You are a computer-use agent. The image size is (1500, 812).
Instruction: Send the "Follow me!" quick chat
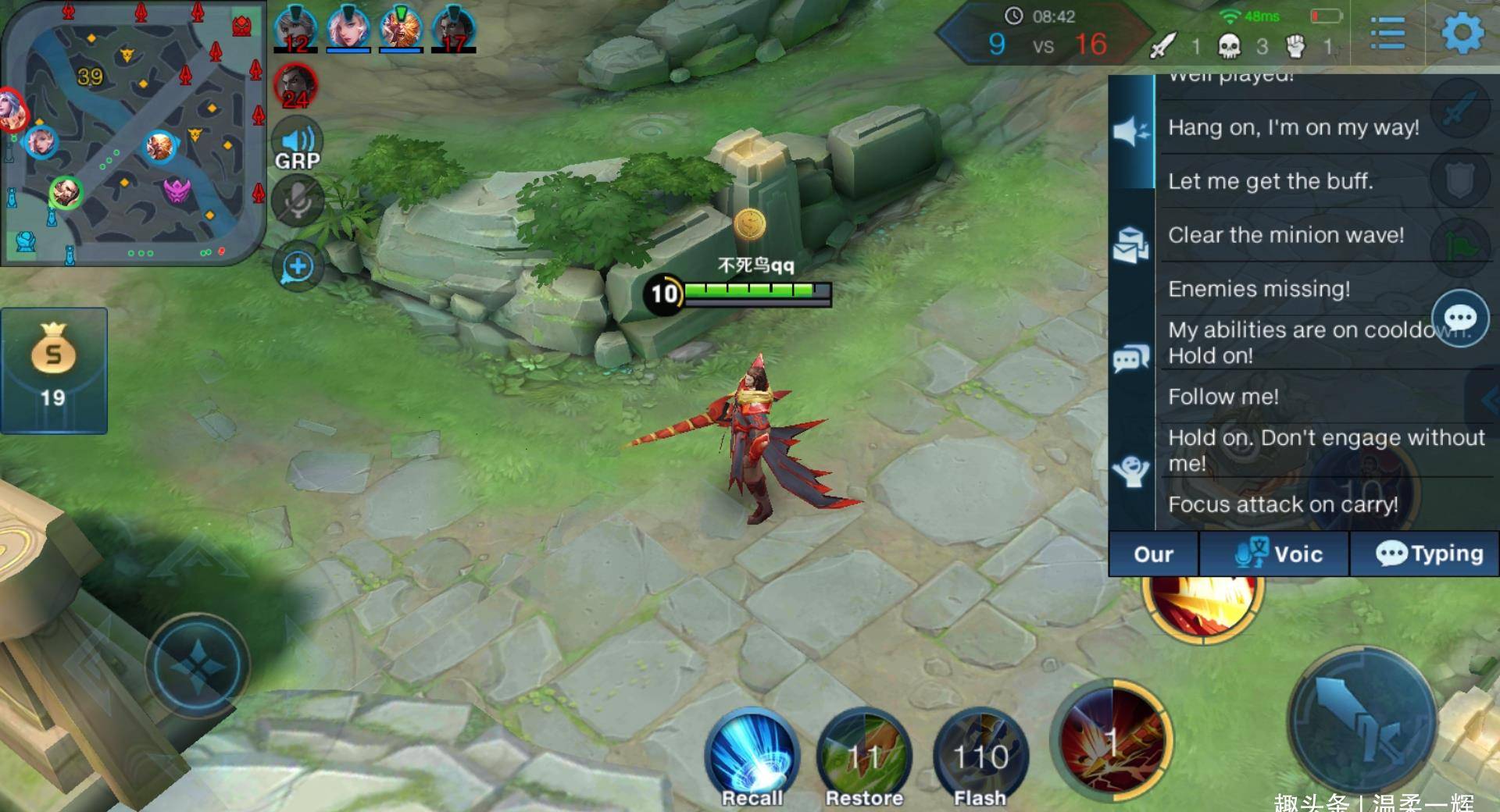pos(1223,397)
